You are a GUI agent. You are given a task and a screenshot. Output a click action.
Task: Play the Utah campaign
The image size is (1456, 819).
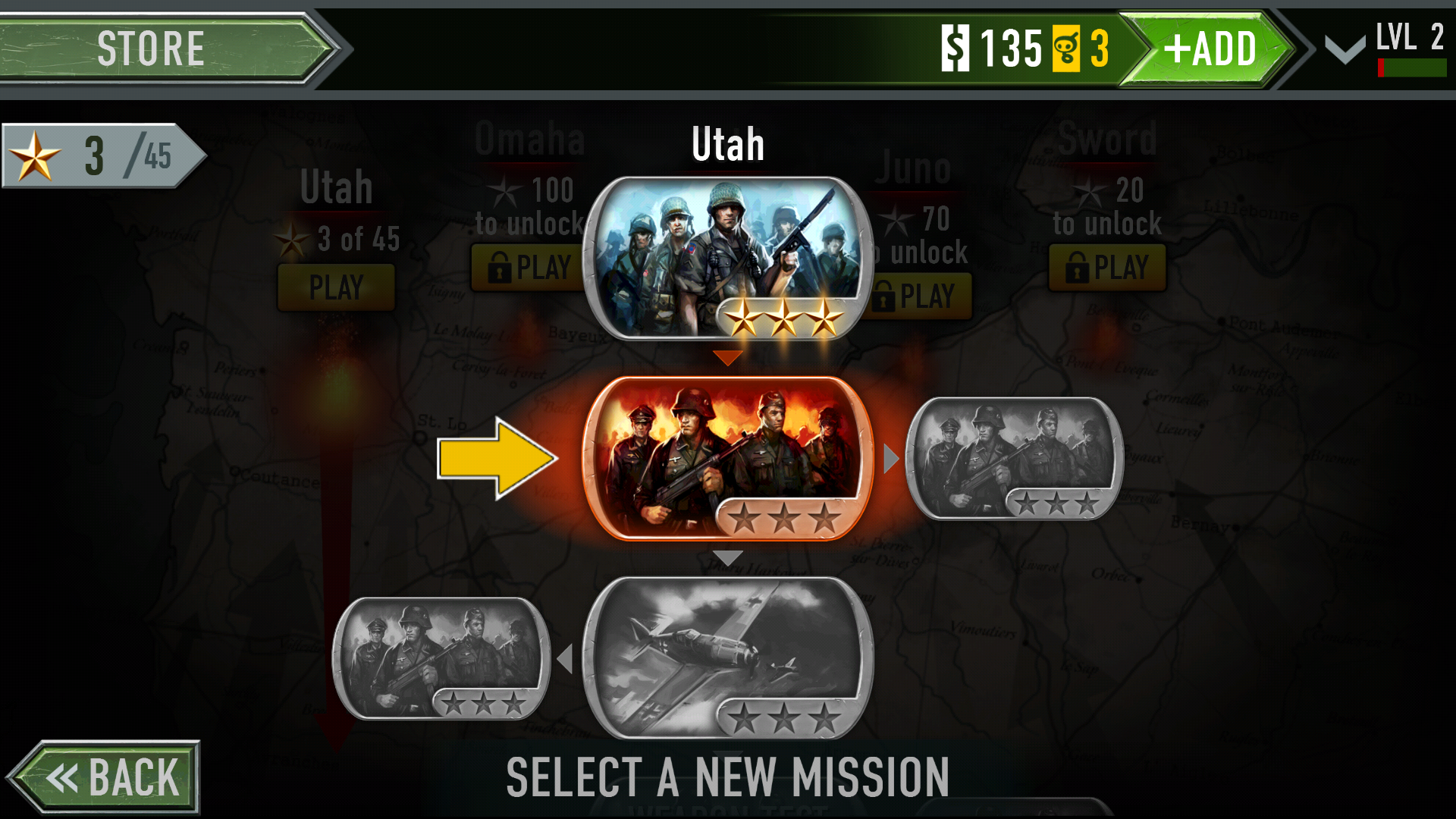(x=336, y=287)
